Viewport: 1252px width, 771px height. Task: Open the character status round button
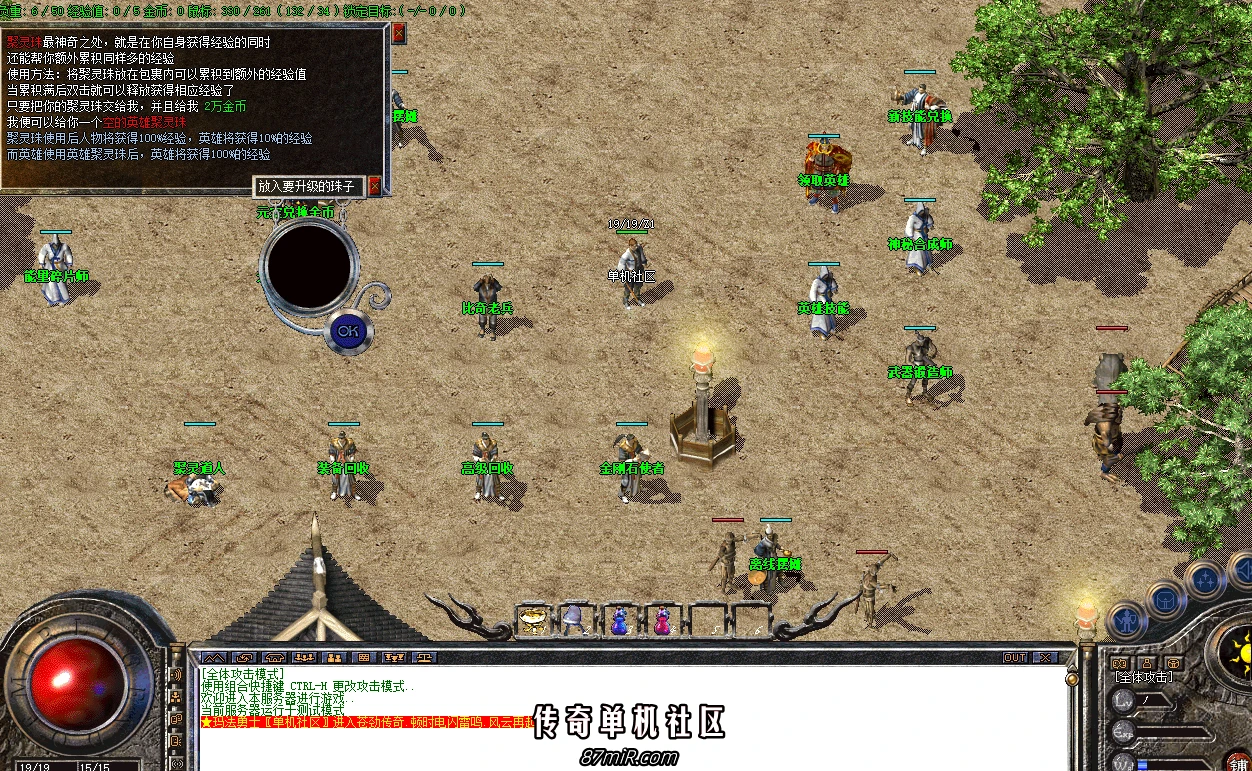(x=1127, y=621)
